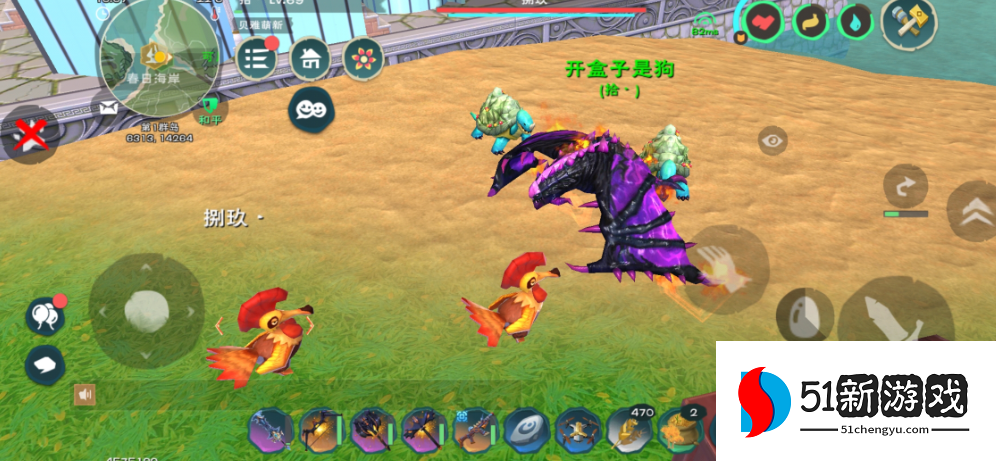
Task: Tap the crossed-out red X button
Action: point(29,134)
